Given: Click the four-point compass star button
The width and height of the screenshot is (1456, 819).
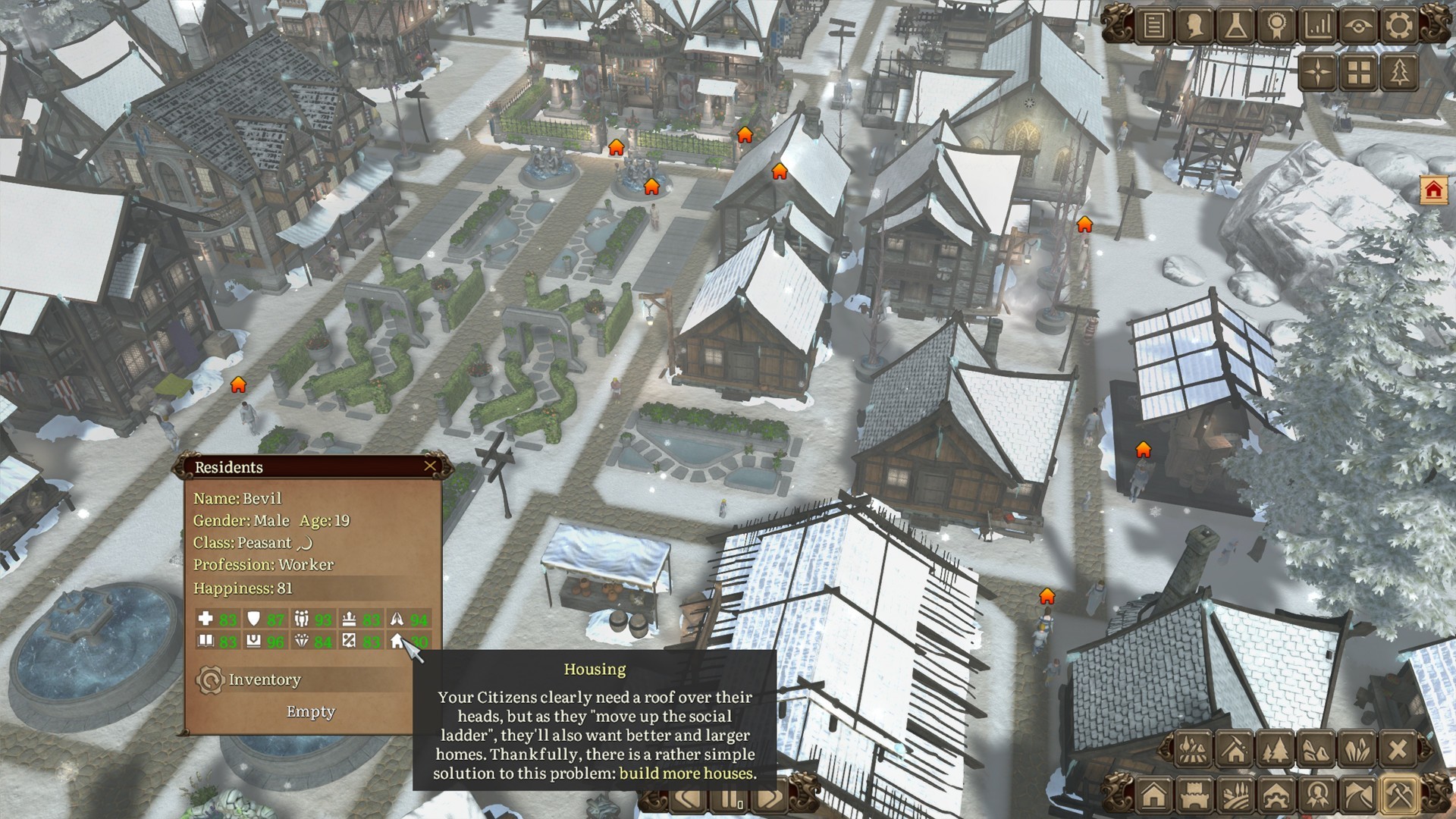Looking at the screenshot, I should 1319,72.
